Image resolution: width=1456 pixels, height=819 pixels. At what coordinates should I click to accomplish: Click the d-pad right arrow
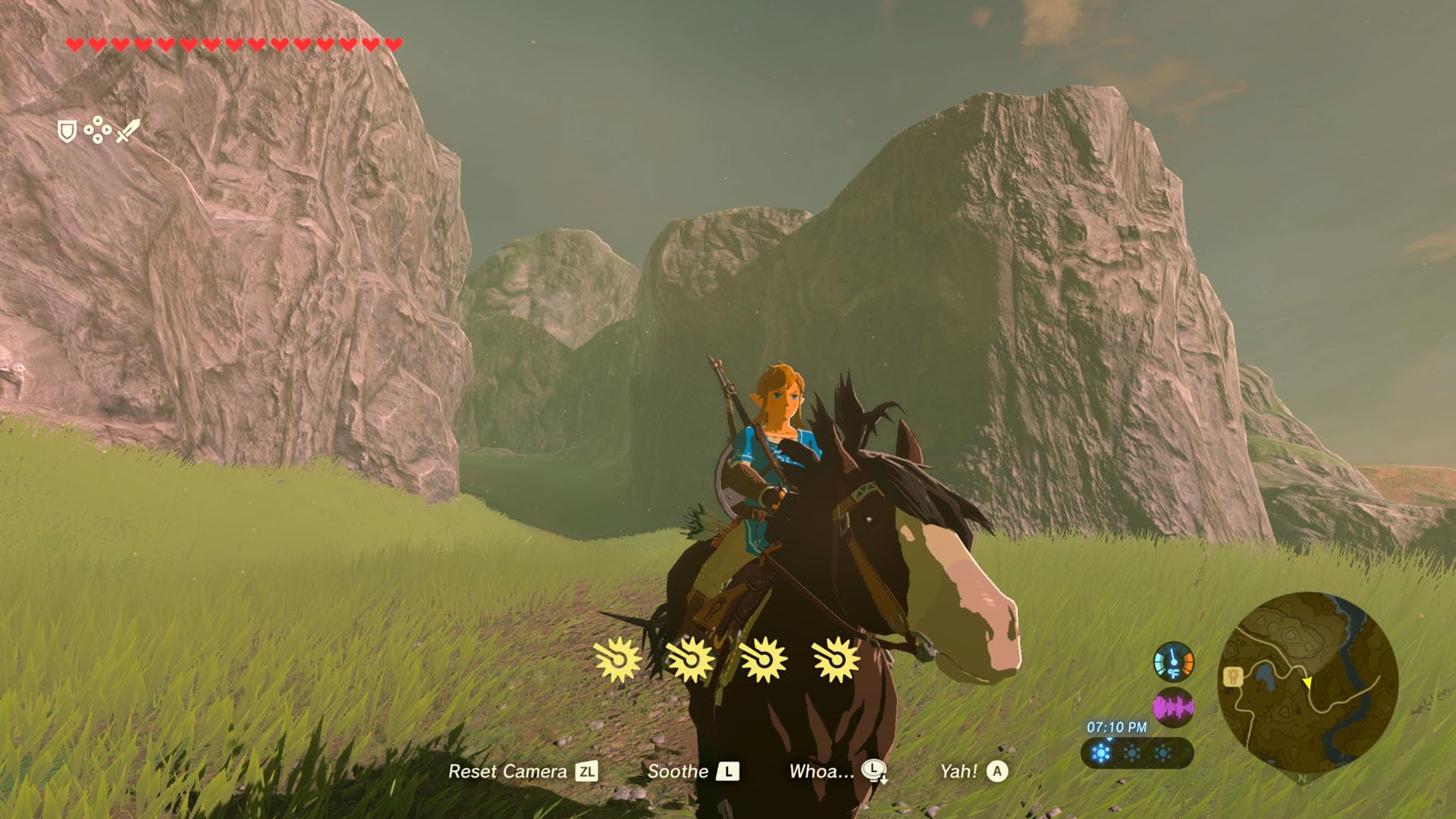coord(107,130)
